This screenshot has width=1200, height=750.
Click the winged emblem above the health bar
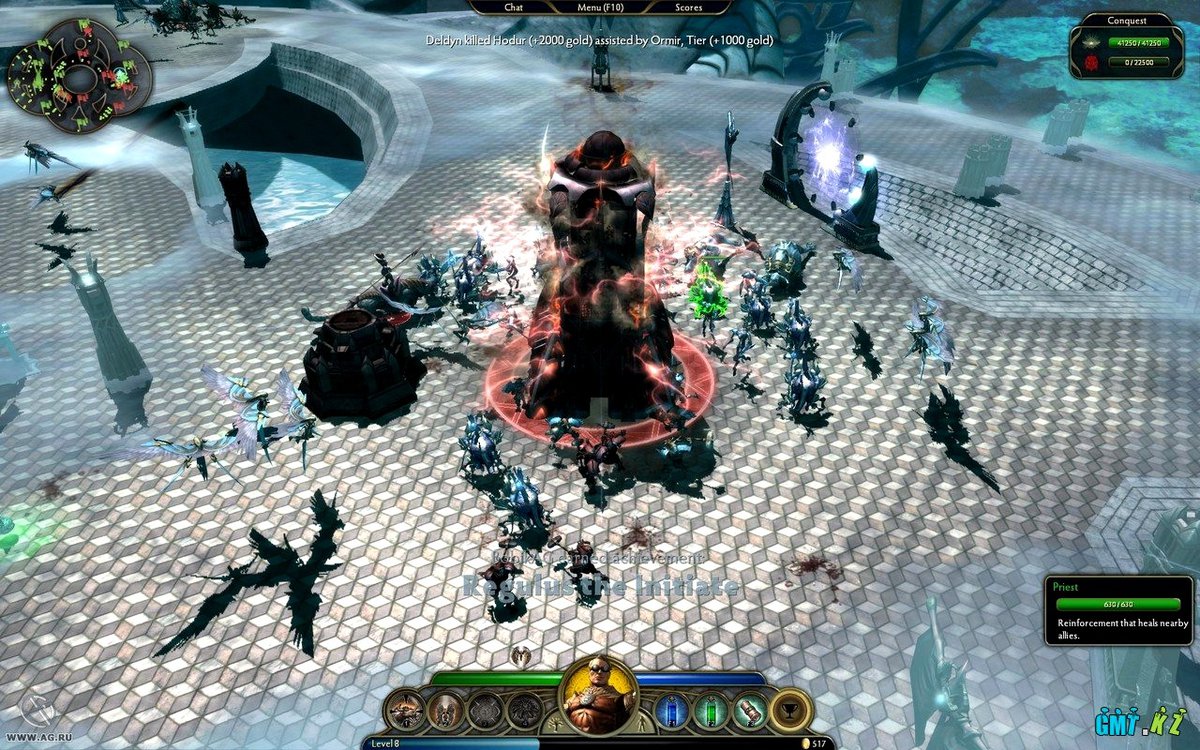pyautogui.click(x=521, y=656)
